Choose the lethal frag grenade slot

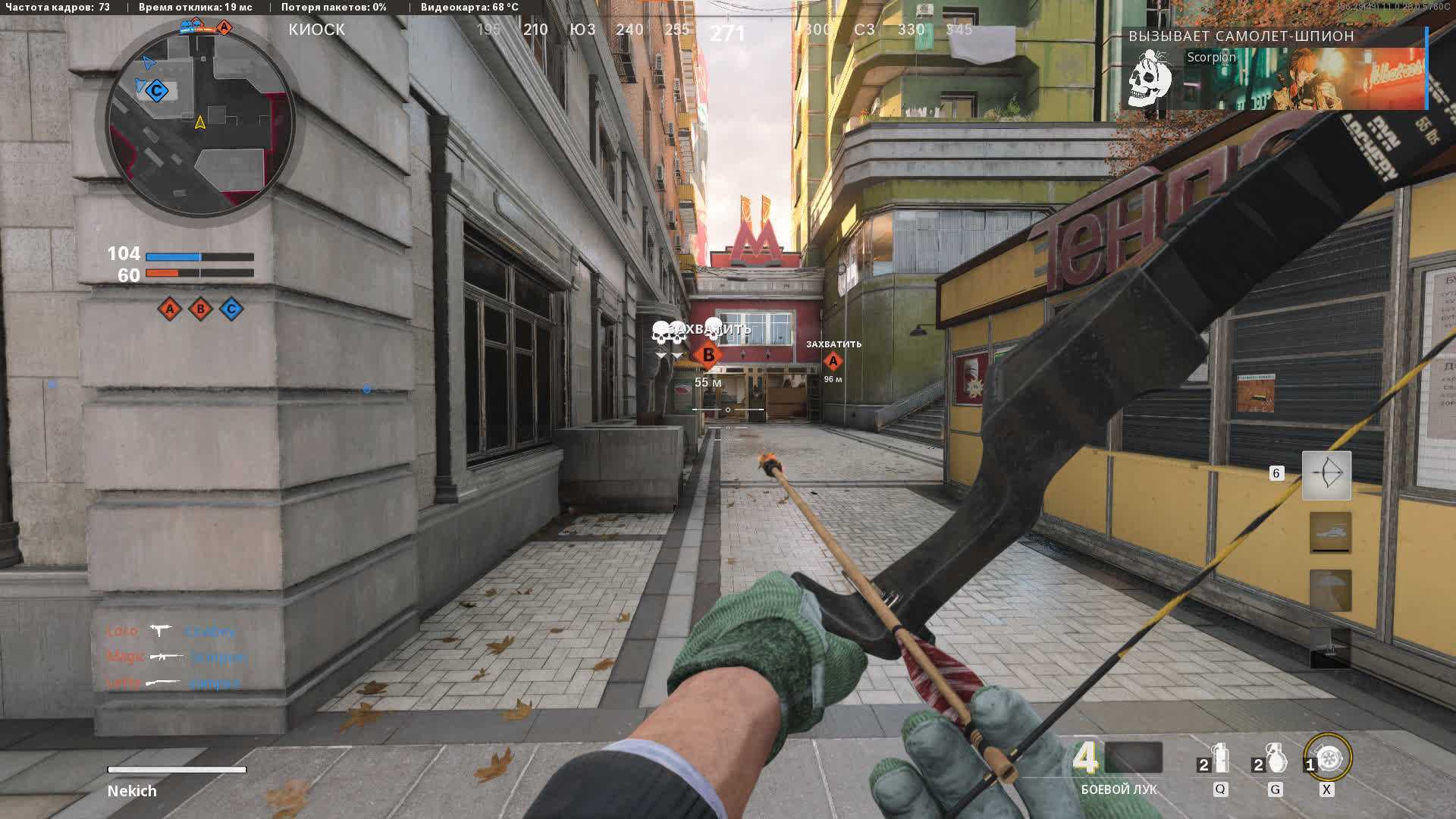pyautogui.click(x=1274, y=758)
